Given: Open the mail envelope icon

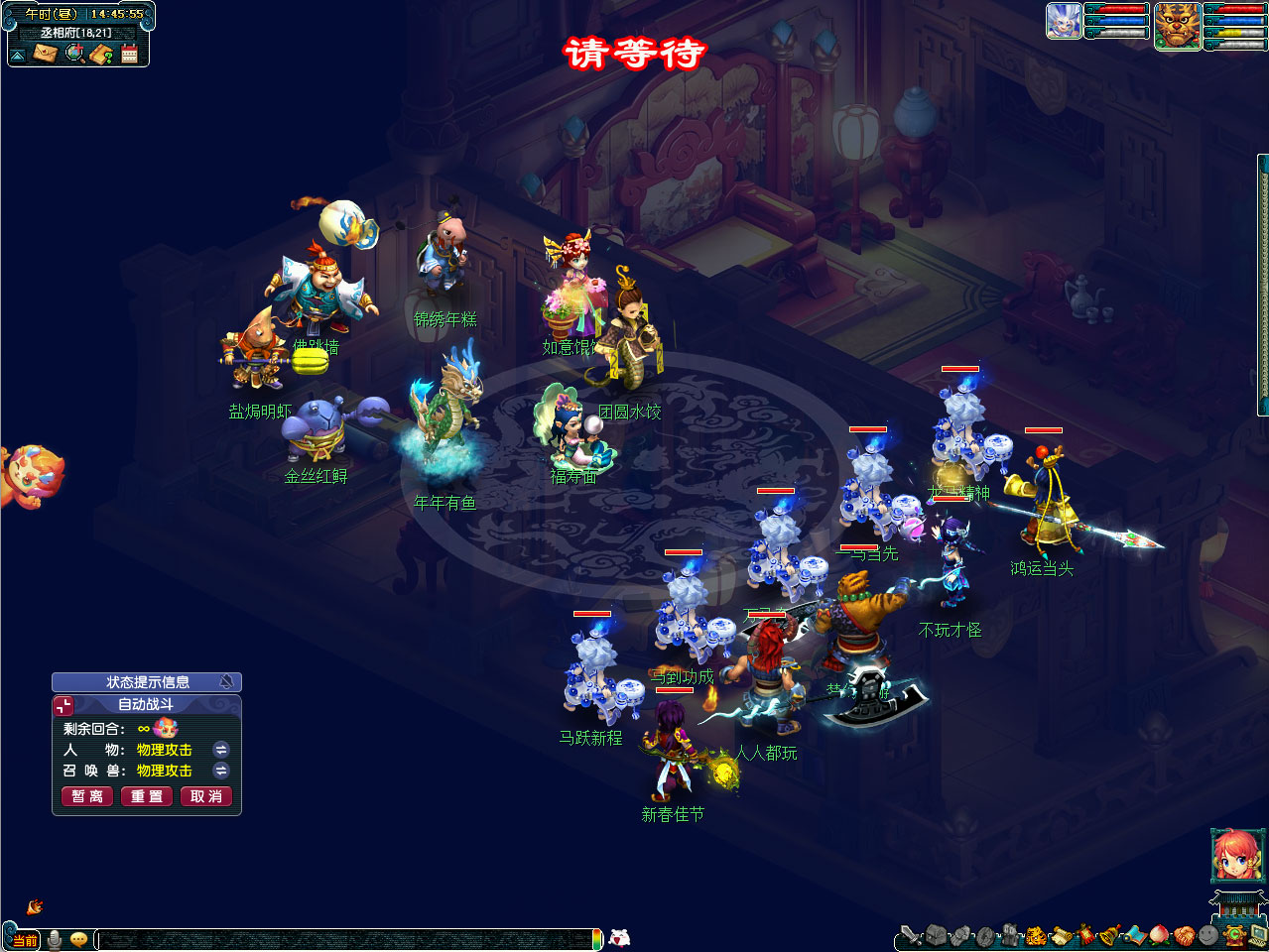Looking at the screenshot, I should pyautogui.click(x=46, y=54).
